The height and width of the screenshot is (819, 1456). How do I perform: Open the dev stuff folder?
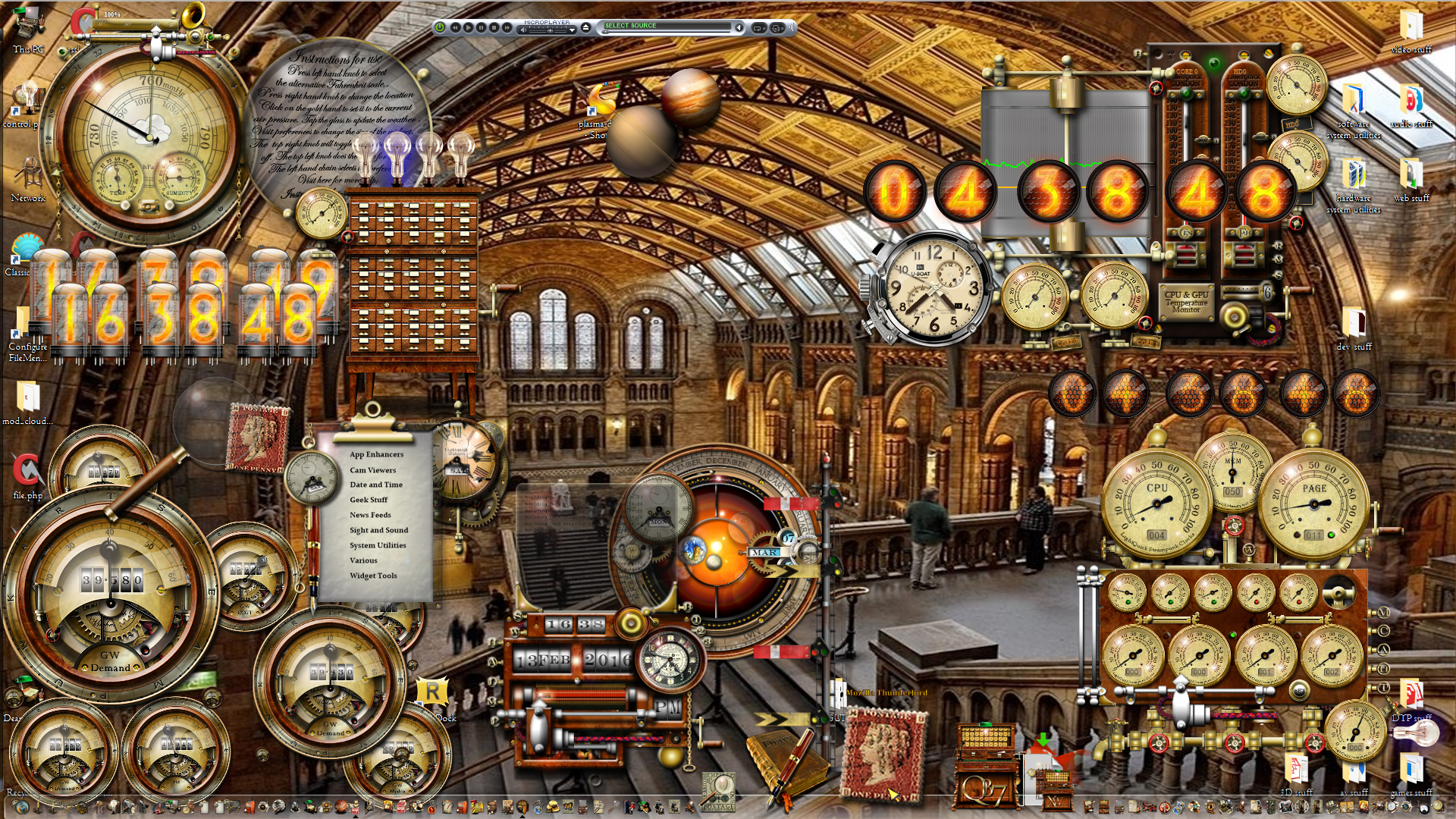pos(1354,325)
